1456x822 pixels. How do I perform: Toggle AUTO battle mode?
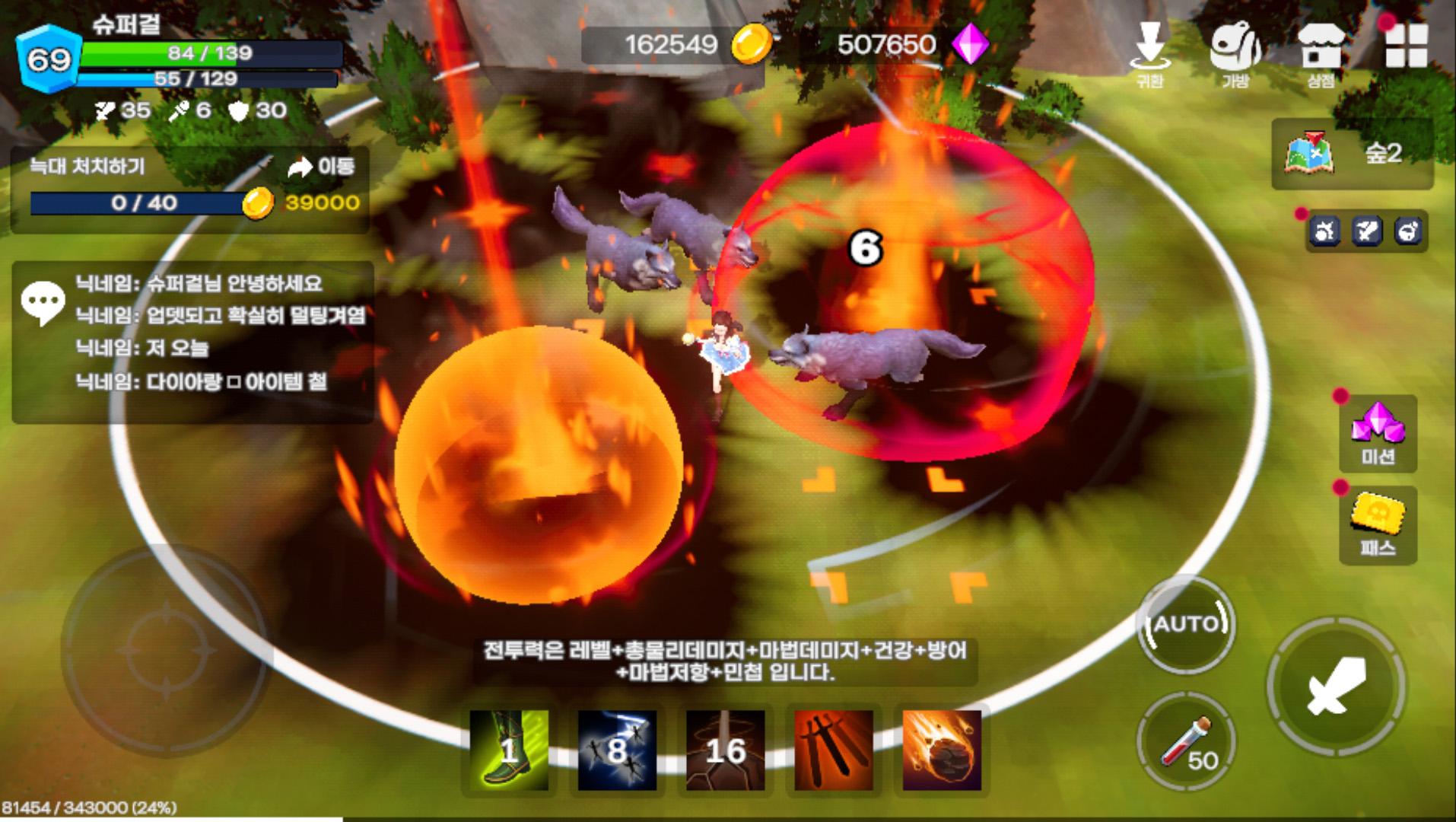click(1187, 625)
